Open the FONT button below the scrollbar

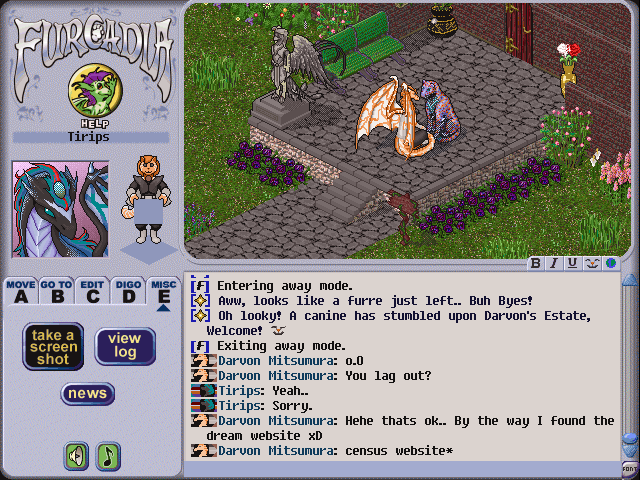tap(630, 467)
